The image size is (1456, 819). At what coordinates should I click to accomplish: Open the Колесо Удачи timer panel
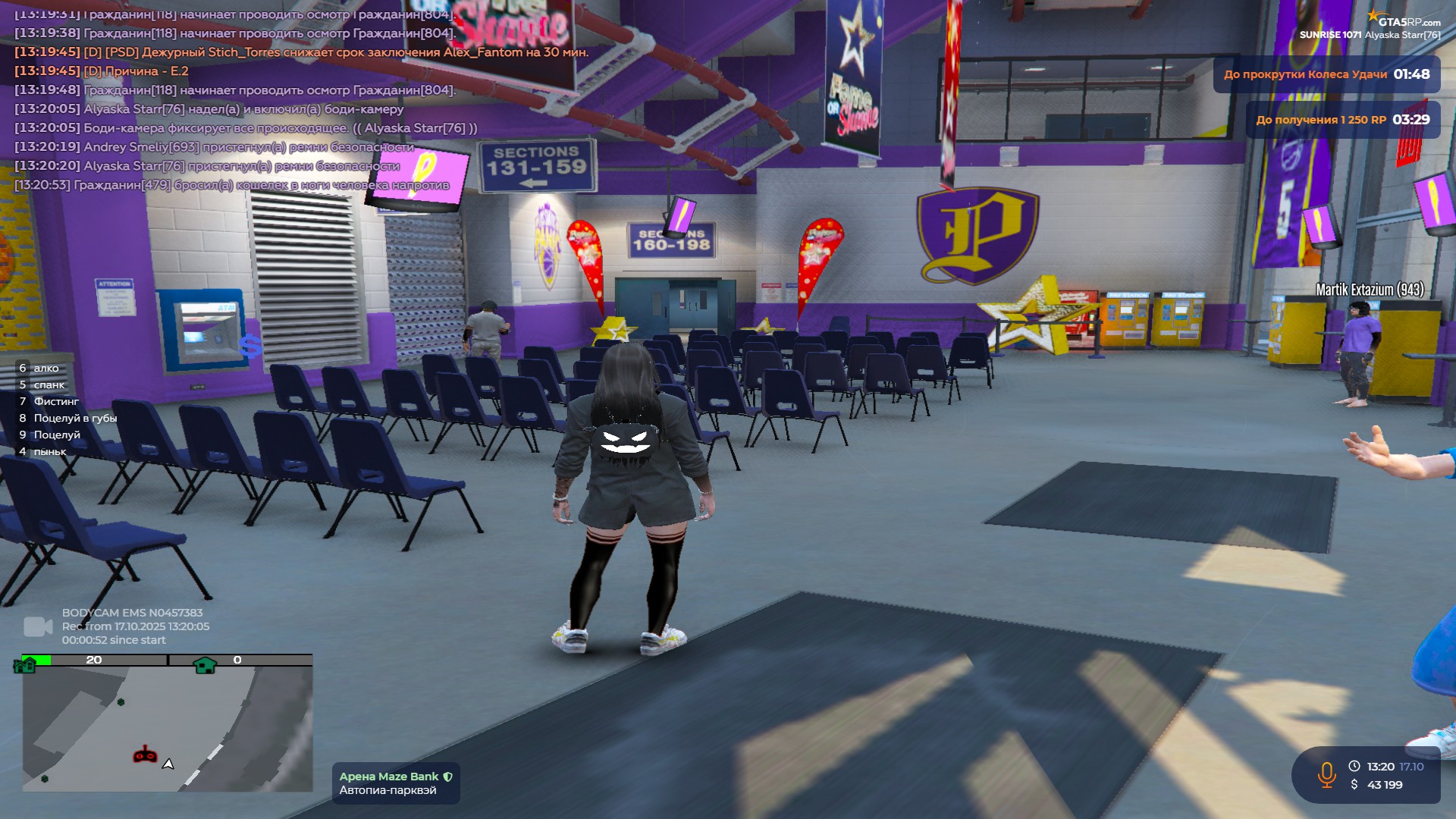click(x=1326, y=74)
